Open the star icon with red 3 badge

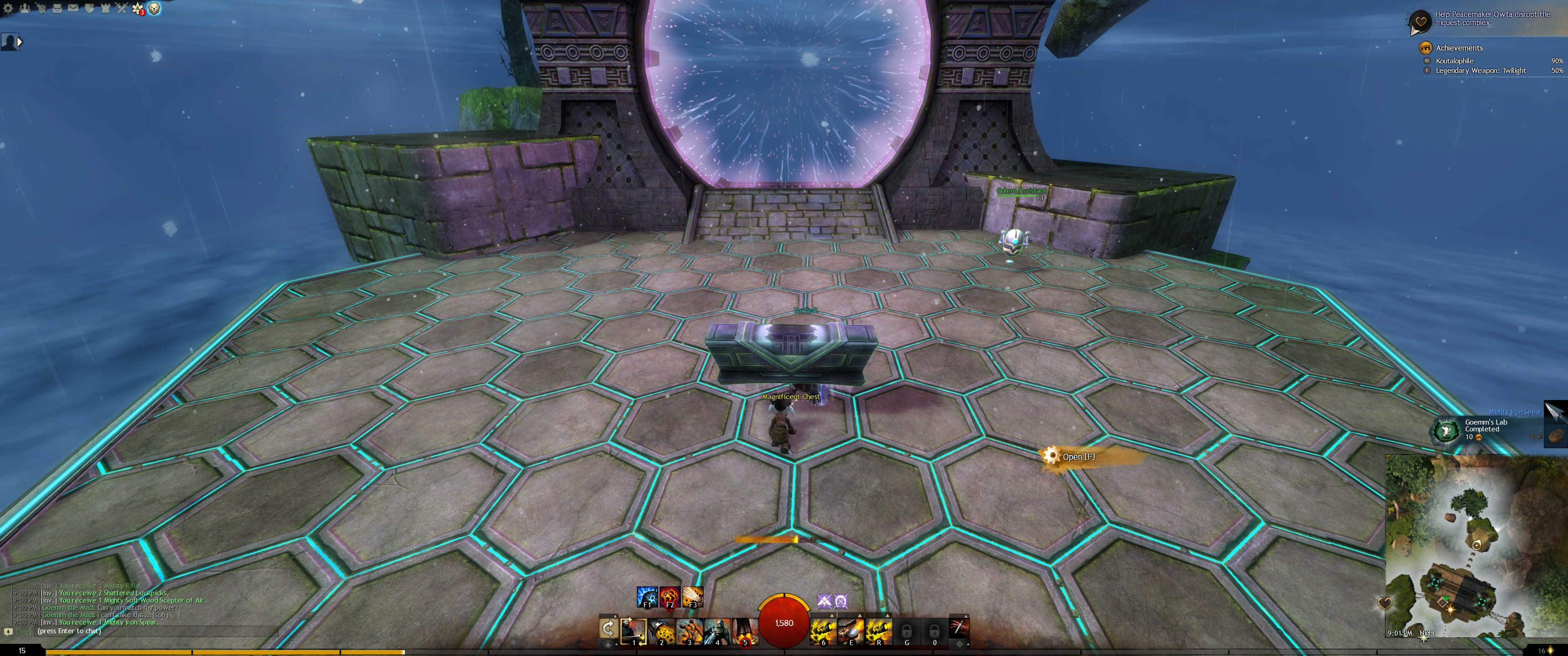(138, 9)
